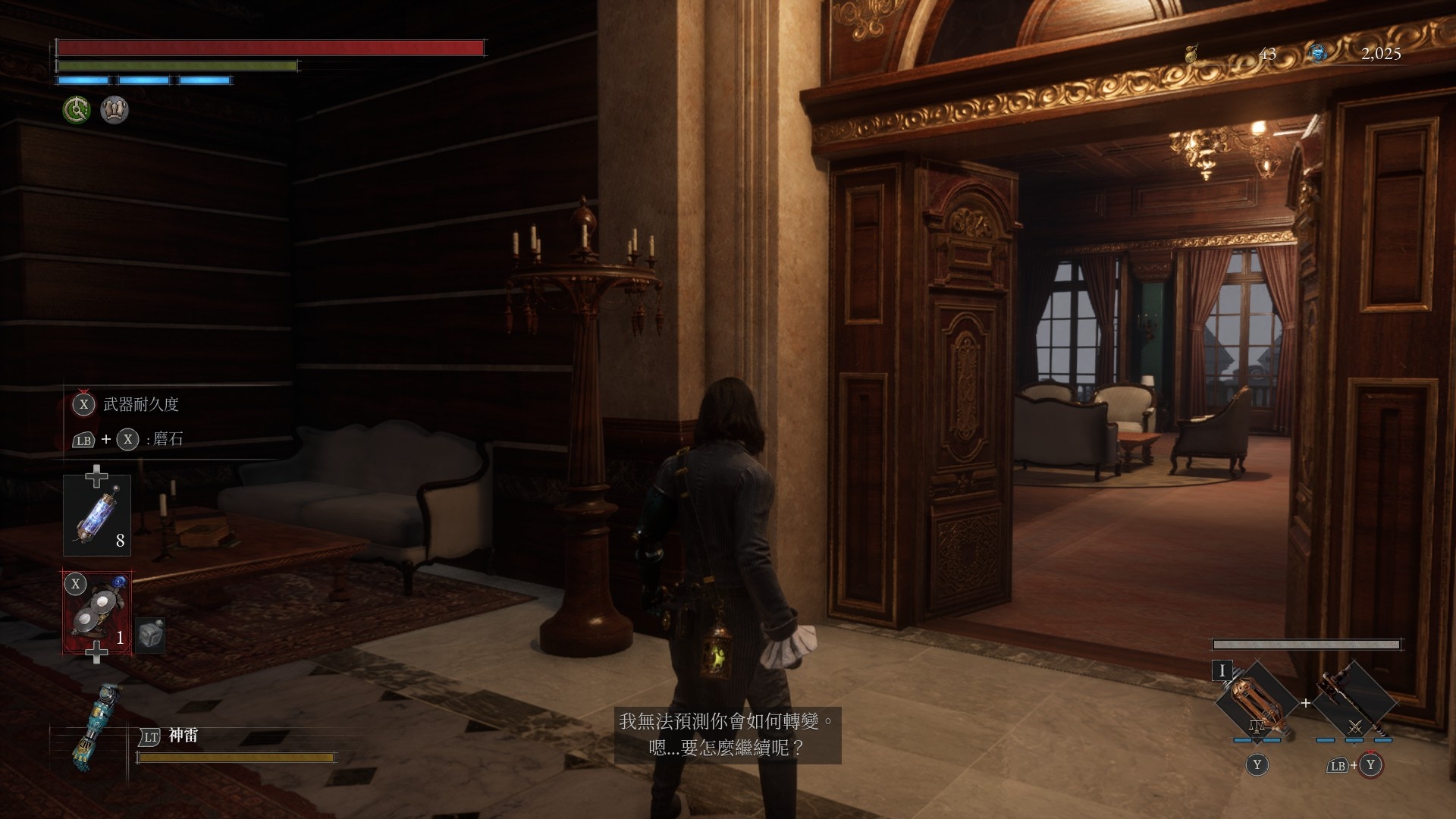This screenshot has height=819, width=1456.
Task: Click the green circular status buff icon
Action: tap(76, 110)
